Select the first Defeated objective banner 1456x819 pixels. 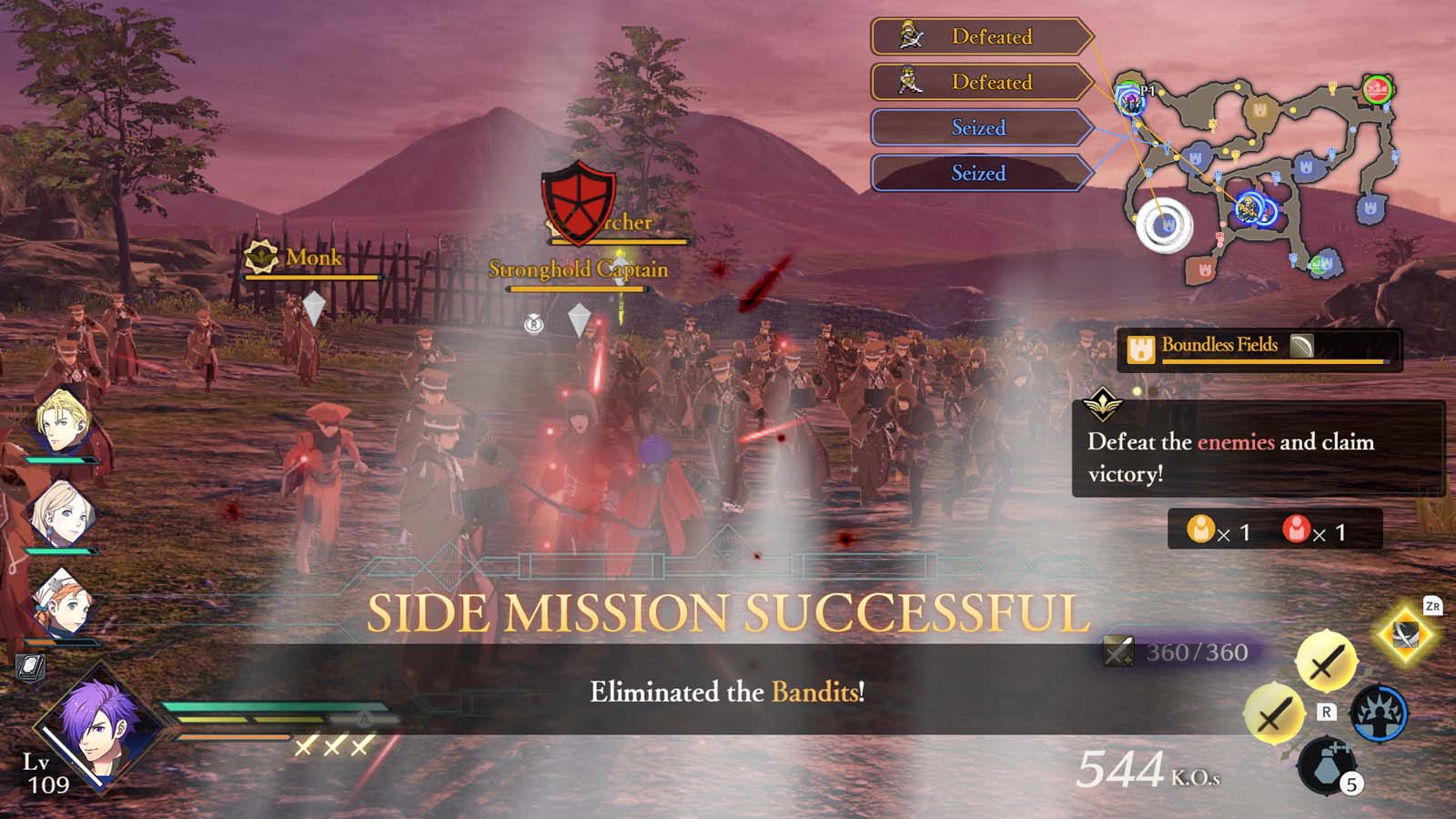coord(978,37)
